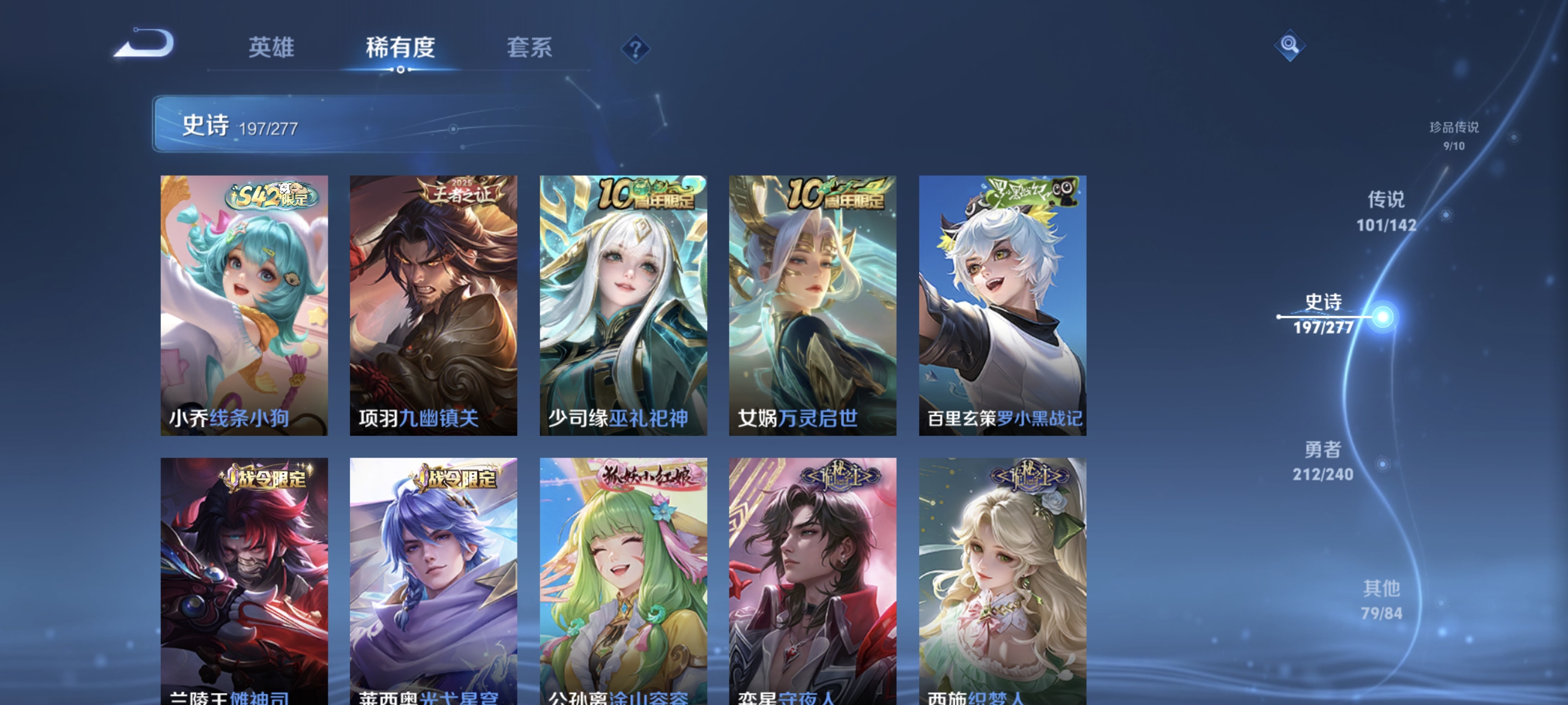Switch to the 英雄 tab
Viewport: 1568px width, 705px height.
pyautogui.click(x=270, y=49)
